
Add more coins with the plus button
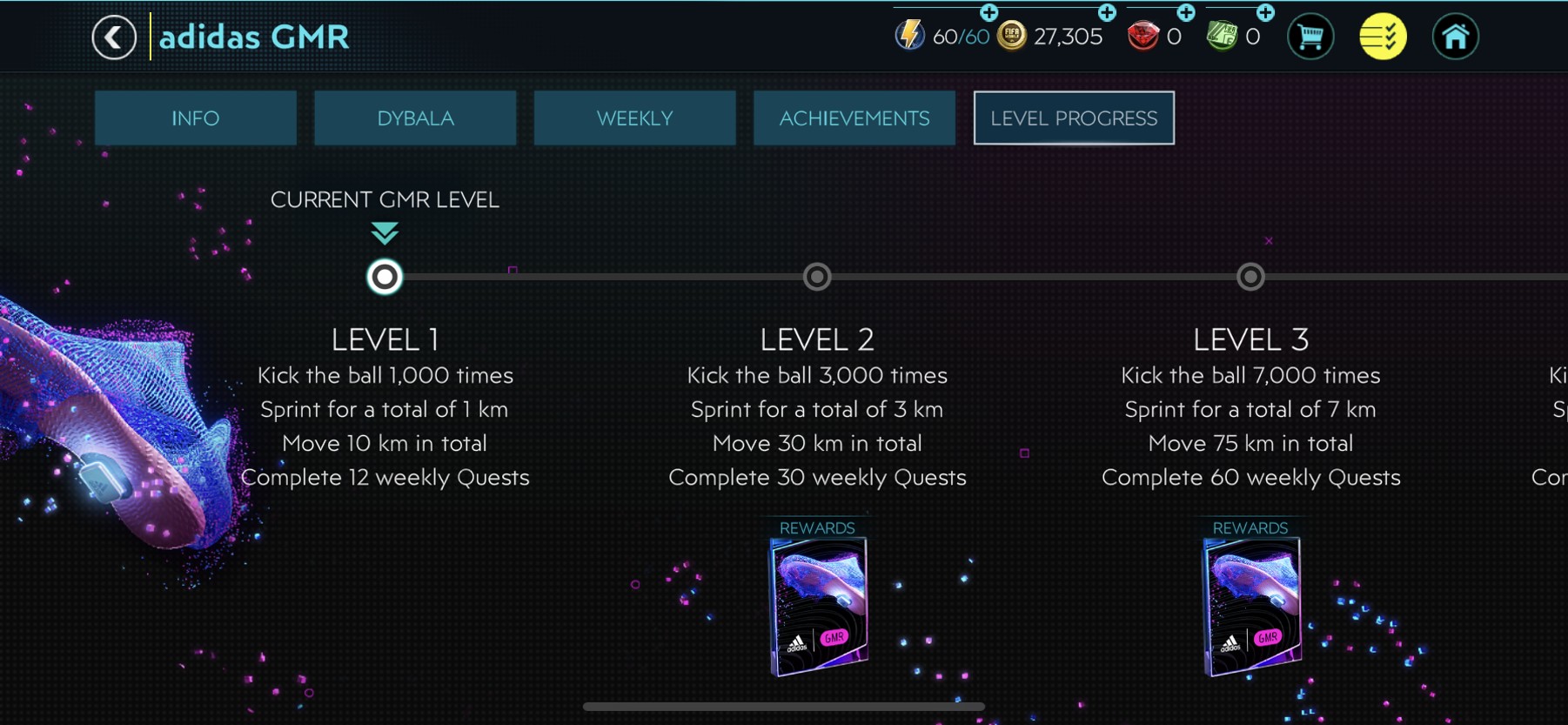[1107, 12]
